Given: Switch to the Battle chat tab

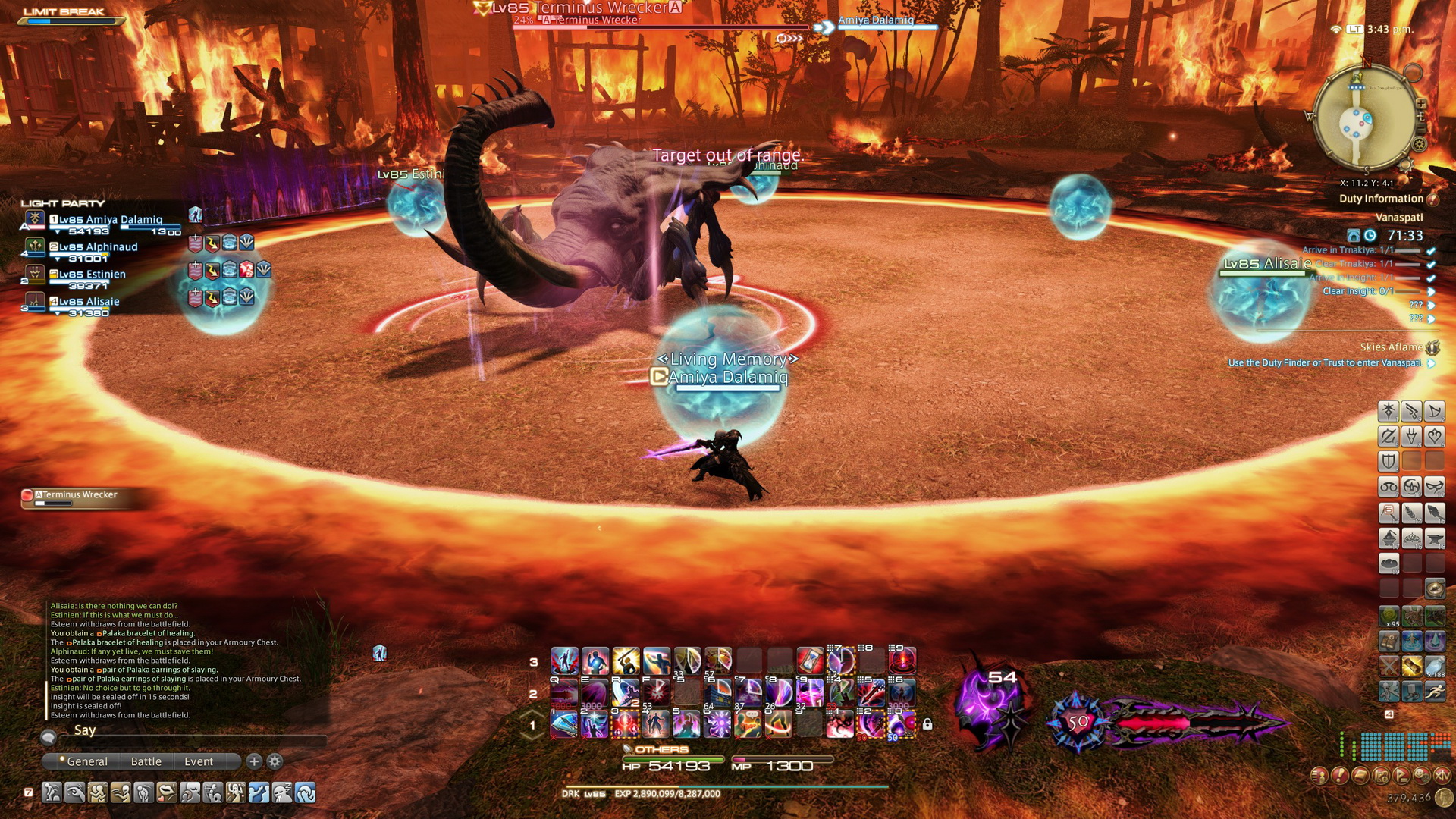Looking at the screenshot, I should tap(146, 761).
